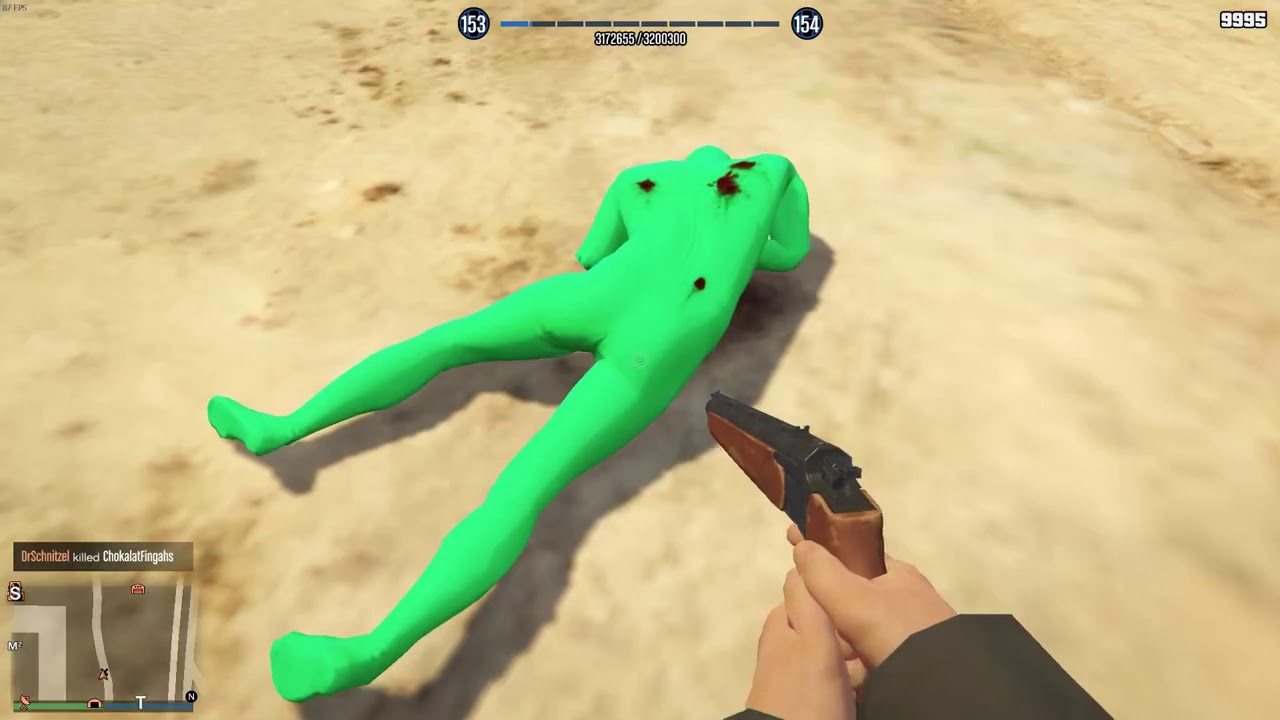Viewport: 1280px width, 720px height.
Task: Click the player arrow marker on the minimap
Action: [x=102, y=676]
